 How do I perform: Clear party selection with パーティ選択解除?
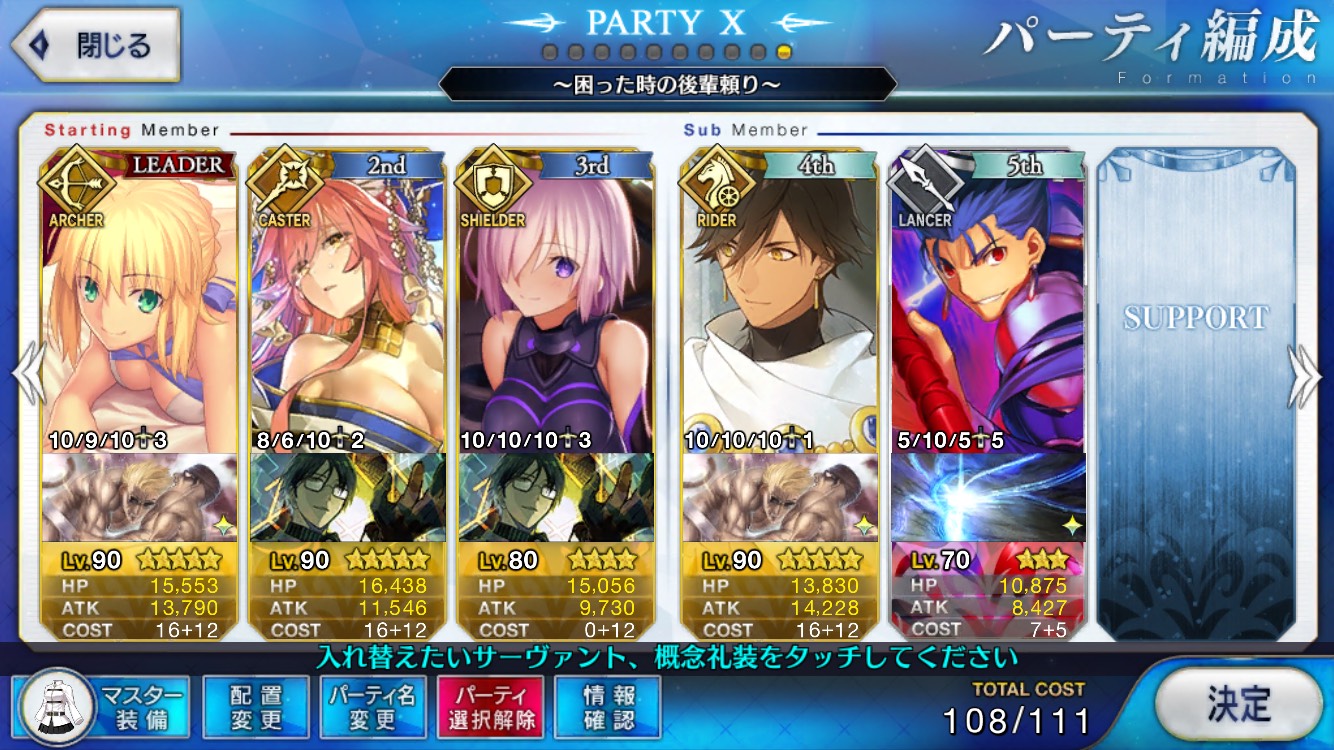490,706
